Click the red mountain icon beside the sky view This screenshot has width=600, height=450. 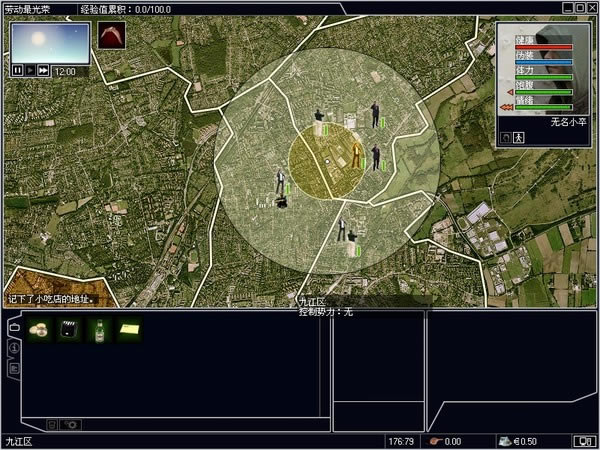click(111, 38)
